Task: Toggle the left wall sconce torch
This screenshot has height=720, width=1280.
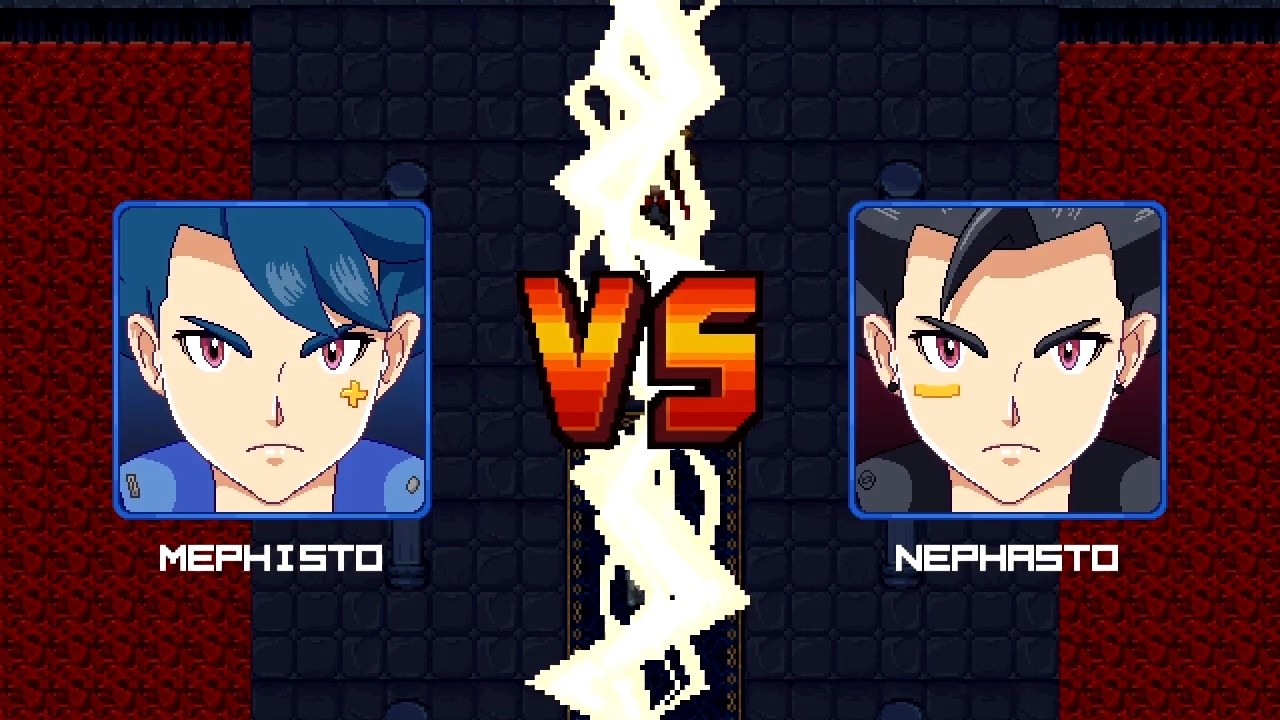Action: [x=404, y=178]
